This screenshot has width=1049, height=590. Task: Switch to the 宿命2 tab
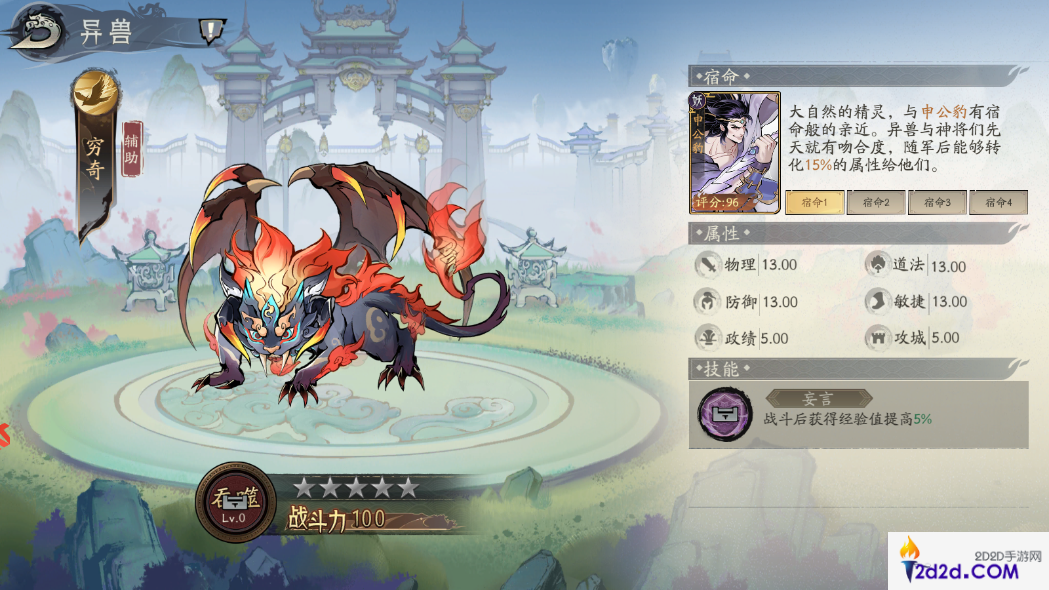(x=875, y=202)
